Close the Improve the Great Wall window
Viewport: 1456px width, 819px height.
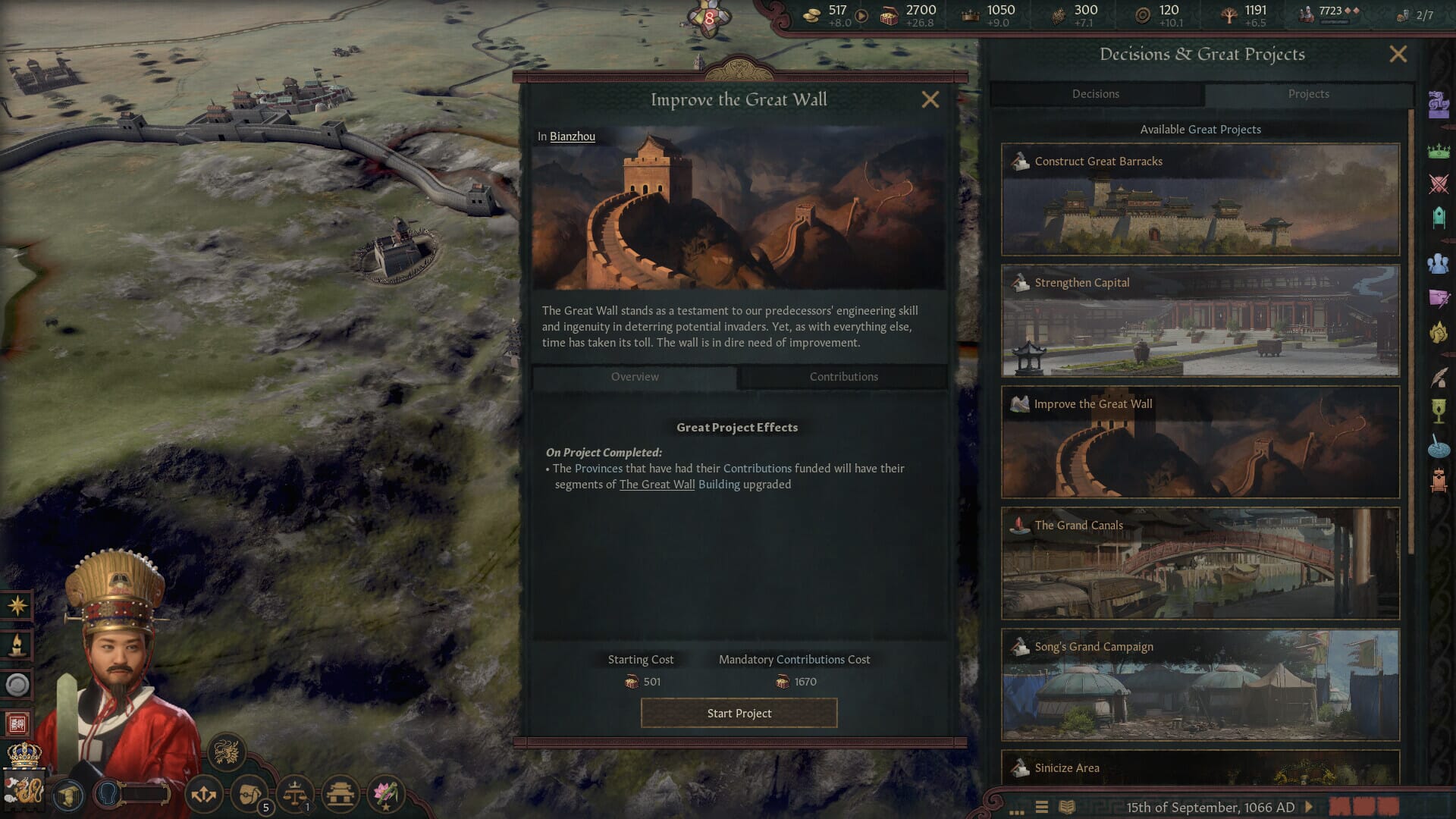pyautogui.click(x=930, y=99)
